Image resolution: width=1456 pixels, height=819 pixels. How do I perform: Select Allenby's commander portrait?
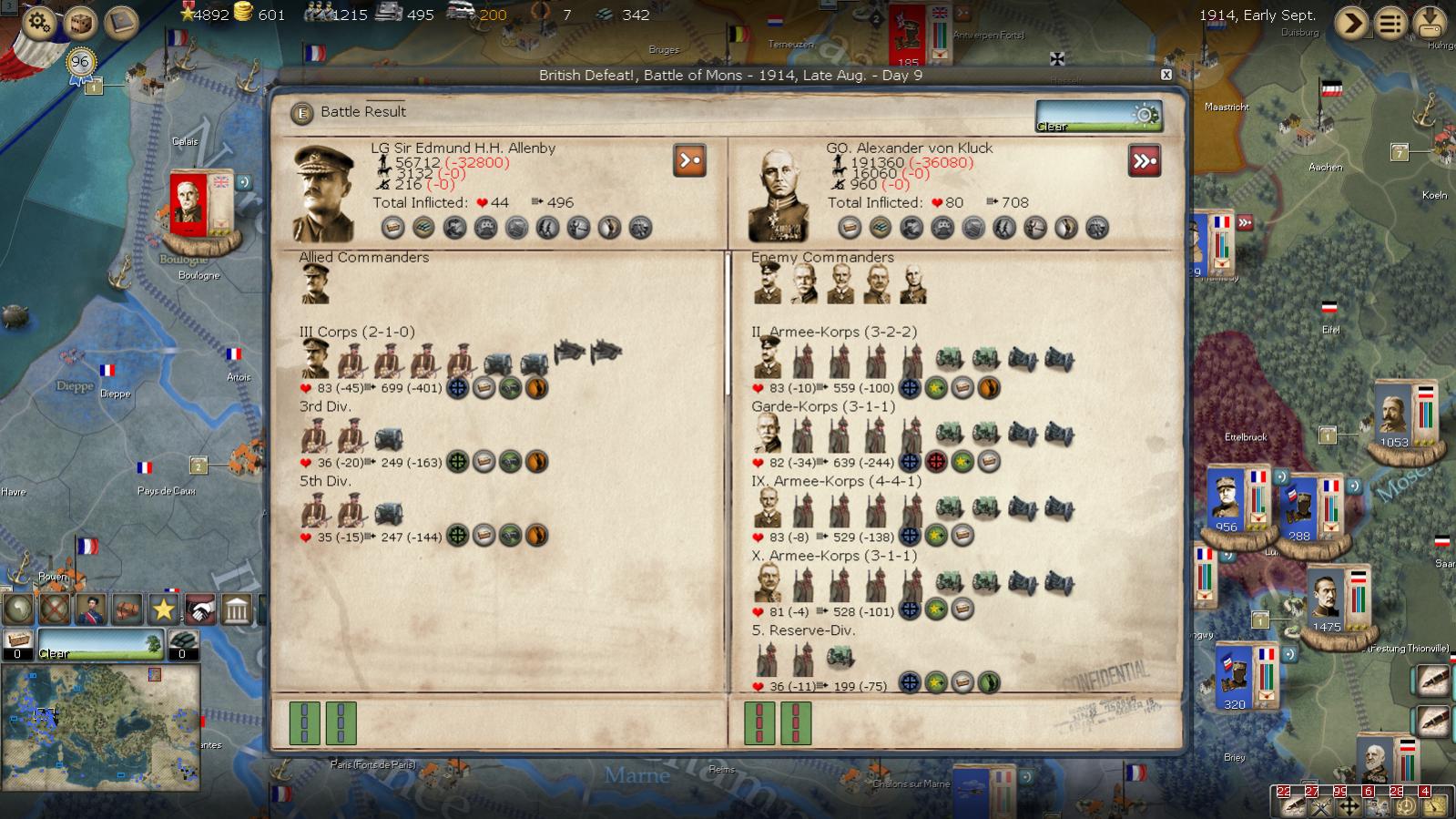(x=323, y=192)
